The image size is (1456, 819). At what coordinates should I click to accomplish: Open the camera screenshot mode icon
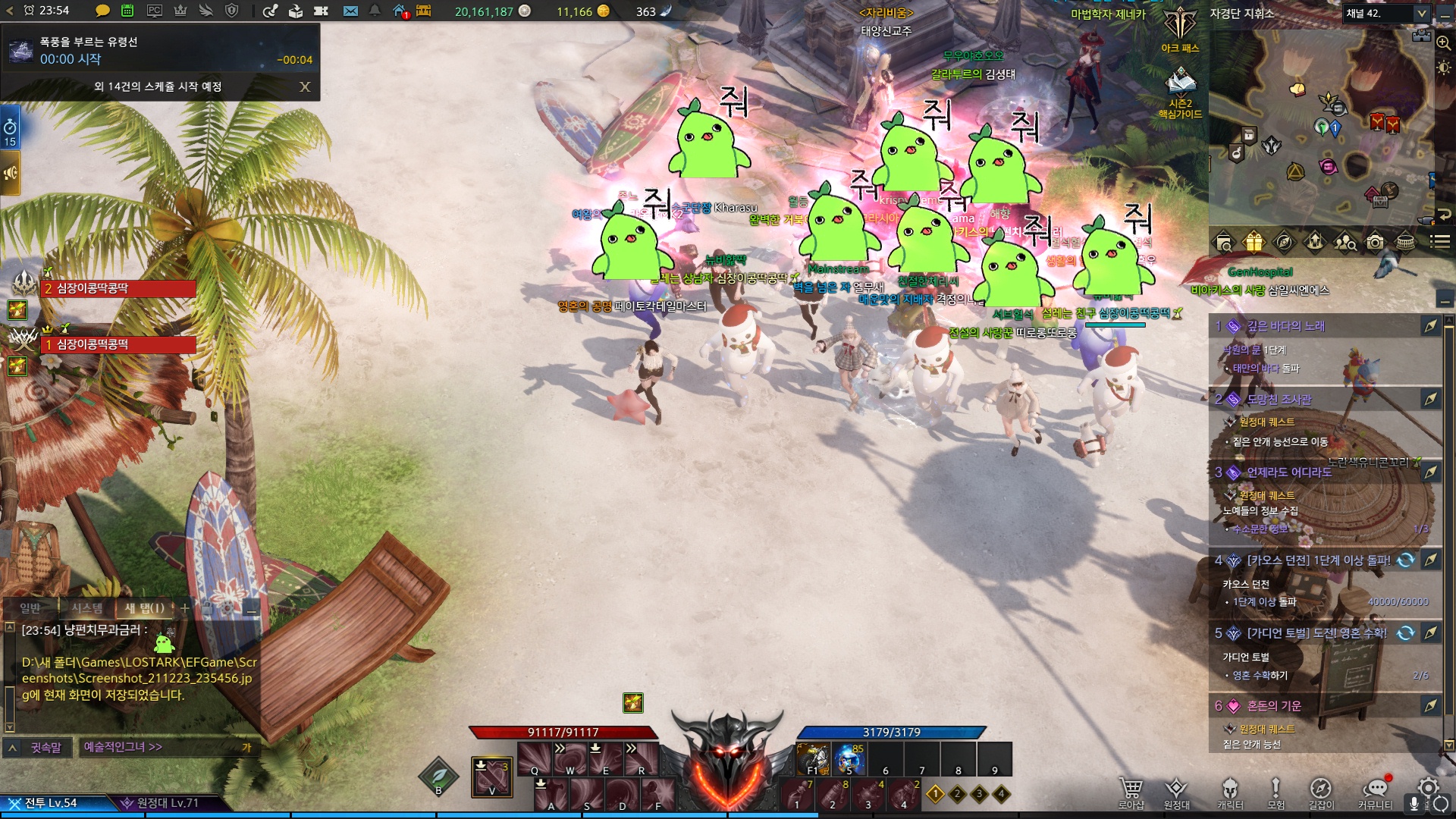[x=1374, y=242]
